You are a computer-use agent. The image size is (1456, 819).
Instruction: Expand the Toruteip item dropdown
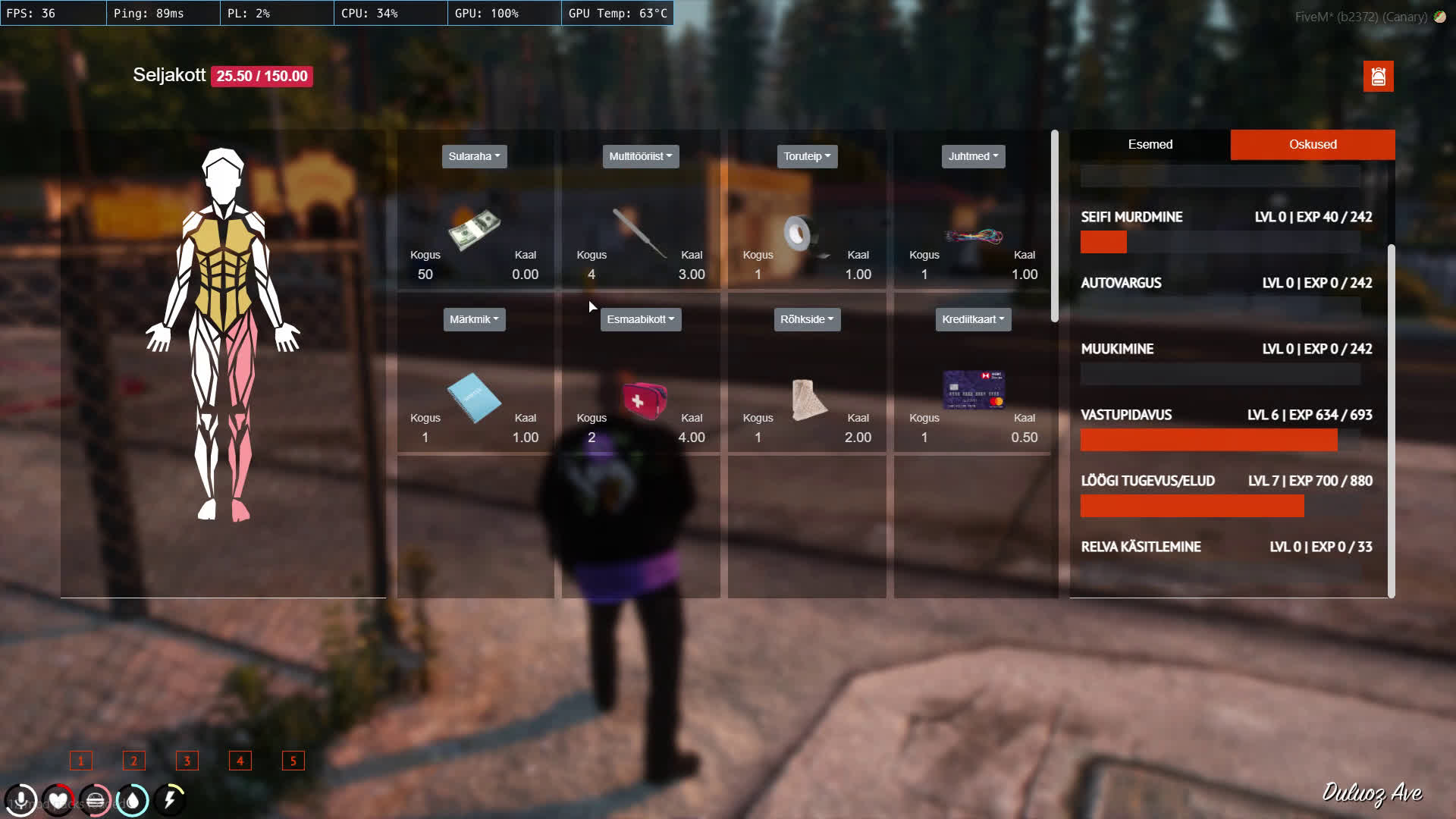point(807,156)
